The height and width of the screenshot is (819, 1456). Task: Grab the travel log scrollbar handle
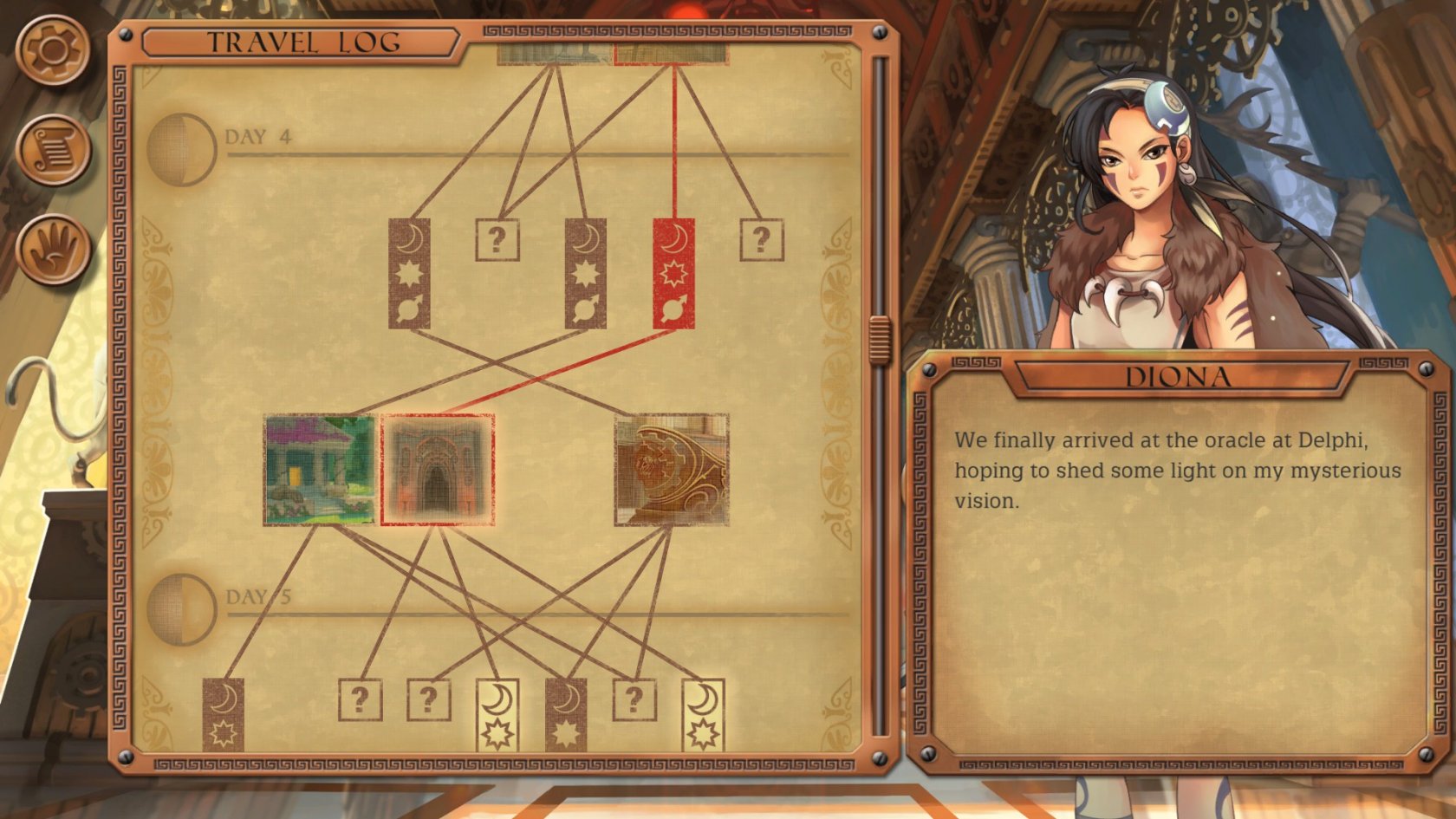[x=880, y=340]
